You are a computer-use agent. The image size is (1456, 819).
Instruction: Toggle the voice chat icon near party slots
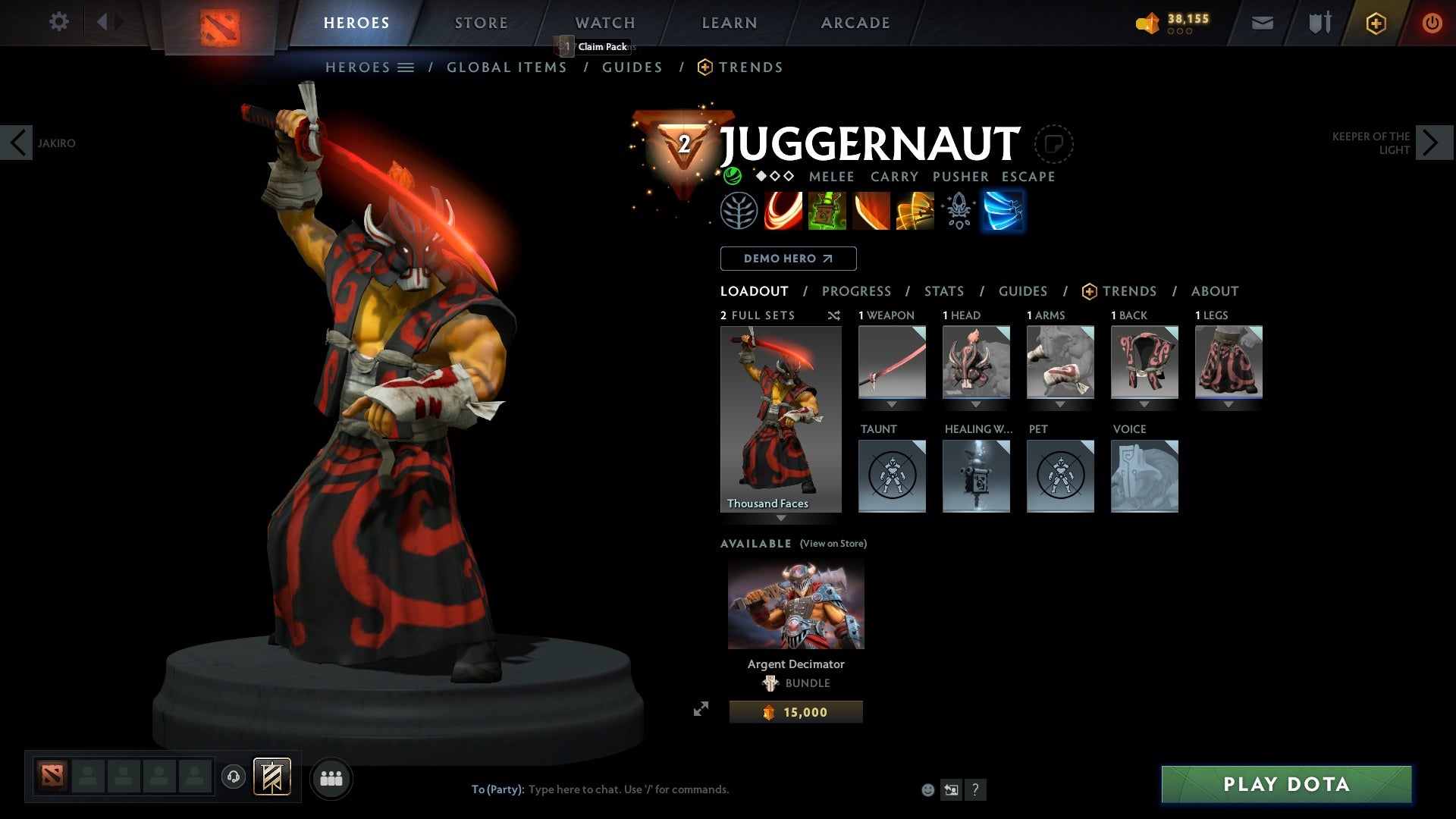tap(234, 777)
